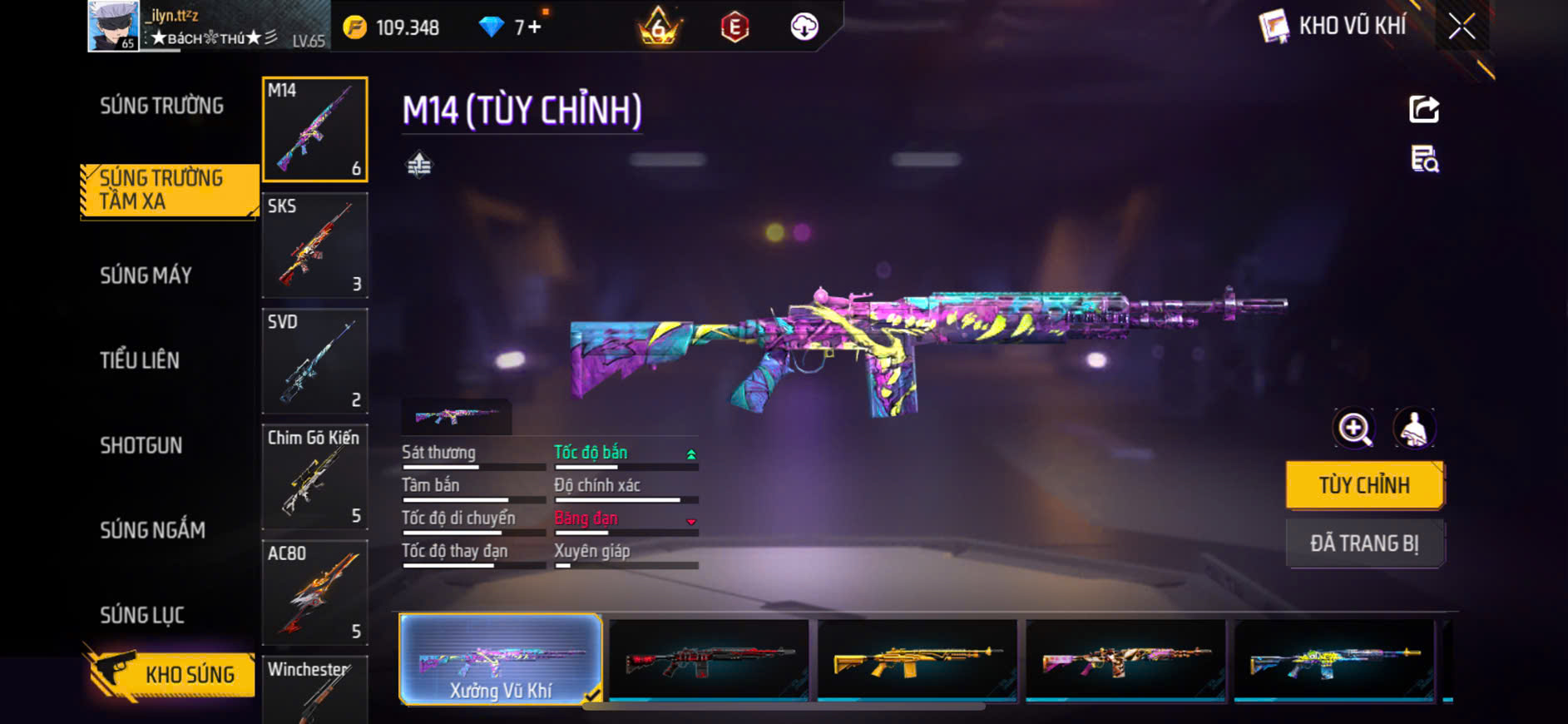Click the Tùy Chỉnh customize button
Image resolution: width=1568 pixels, height=724 pixels.
tap(1364, 485)
